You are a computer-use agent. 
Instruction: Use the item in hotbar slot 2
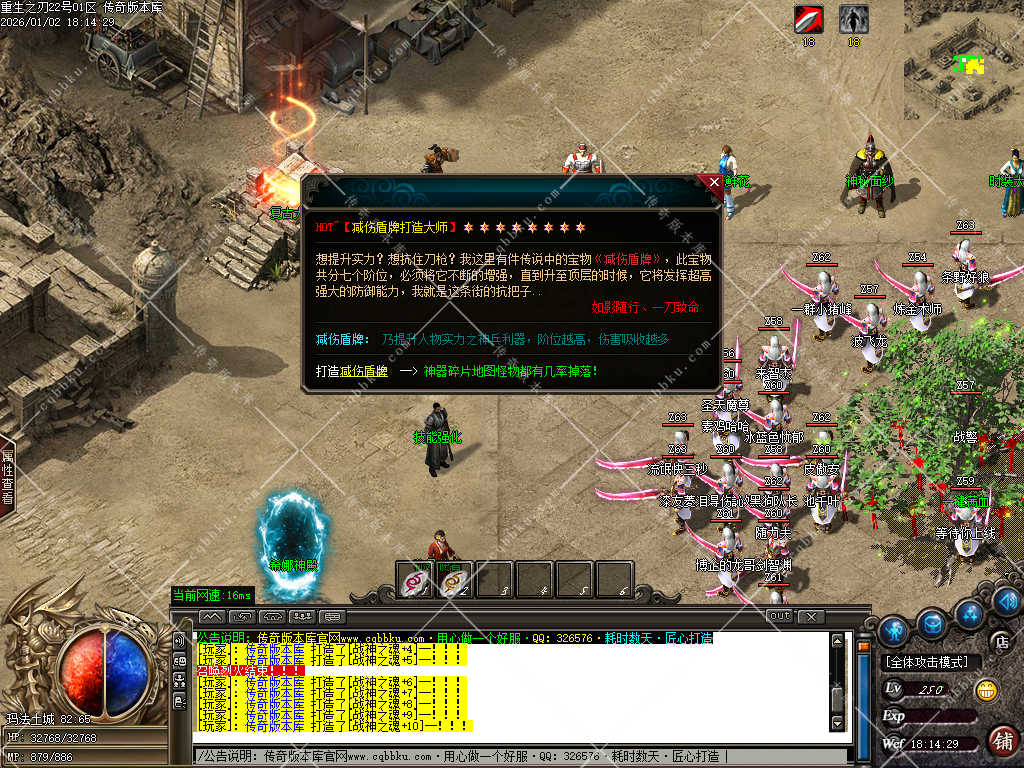coord(455,580)
